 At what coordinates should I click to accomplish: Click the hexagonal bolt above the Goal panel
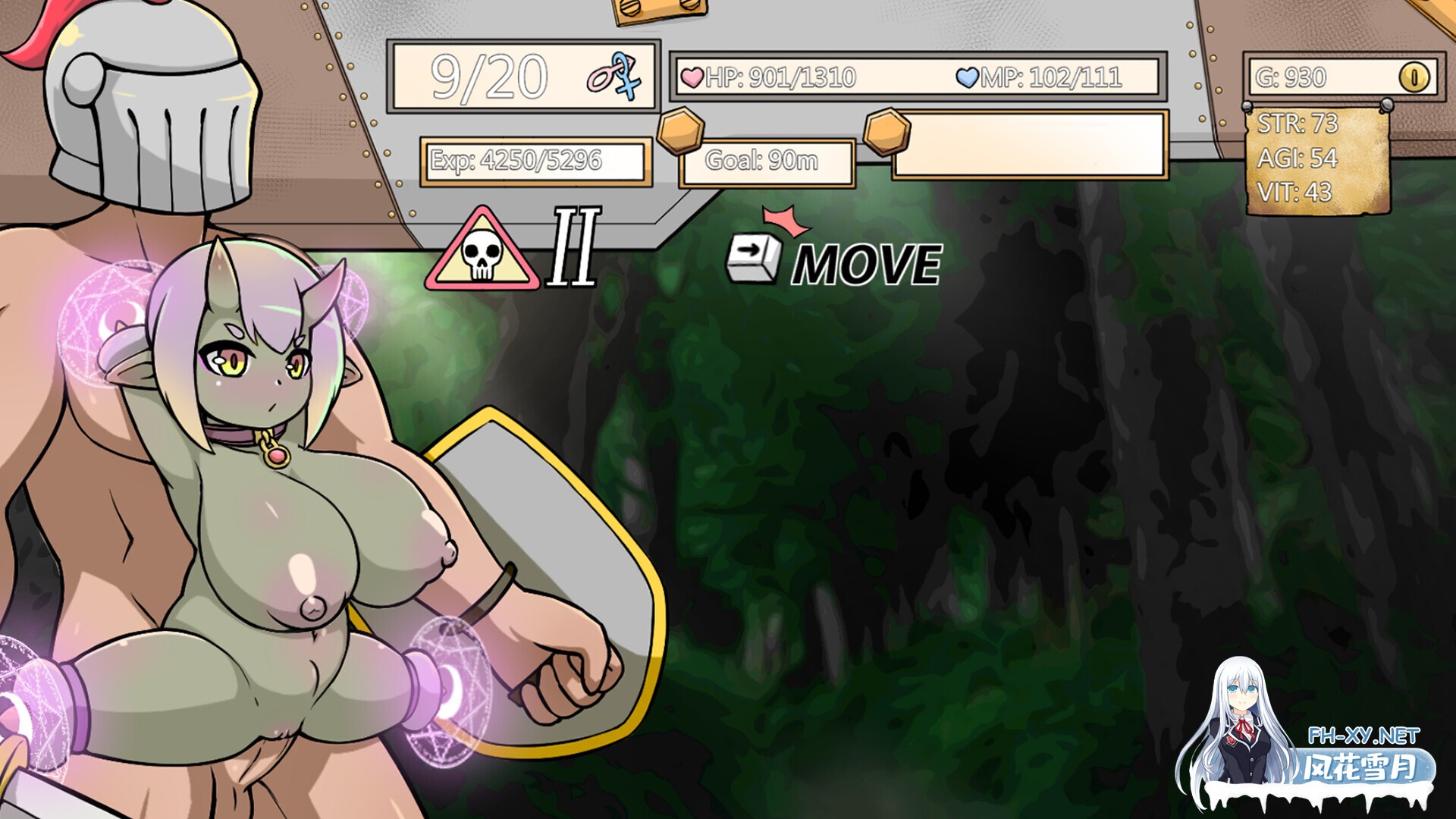tap(679, 127)
